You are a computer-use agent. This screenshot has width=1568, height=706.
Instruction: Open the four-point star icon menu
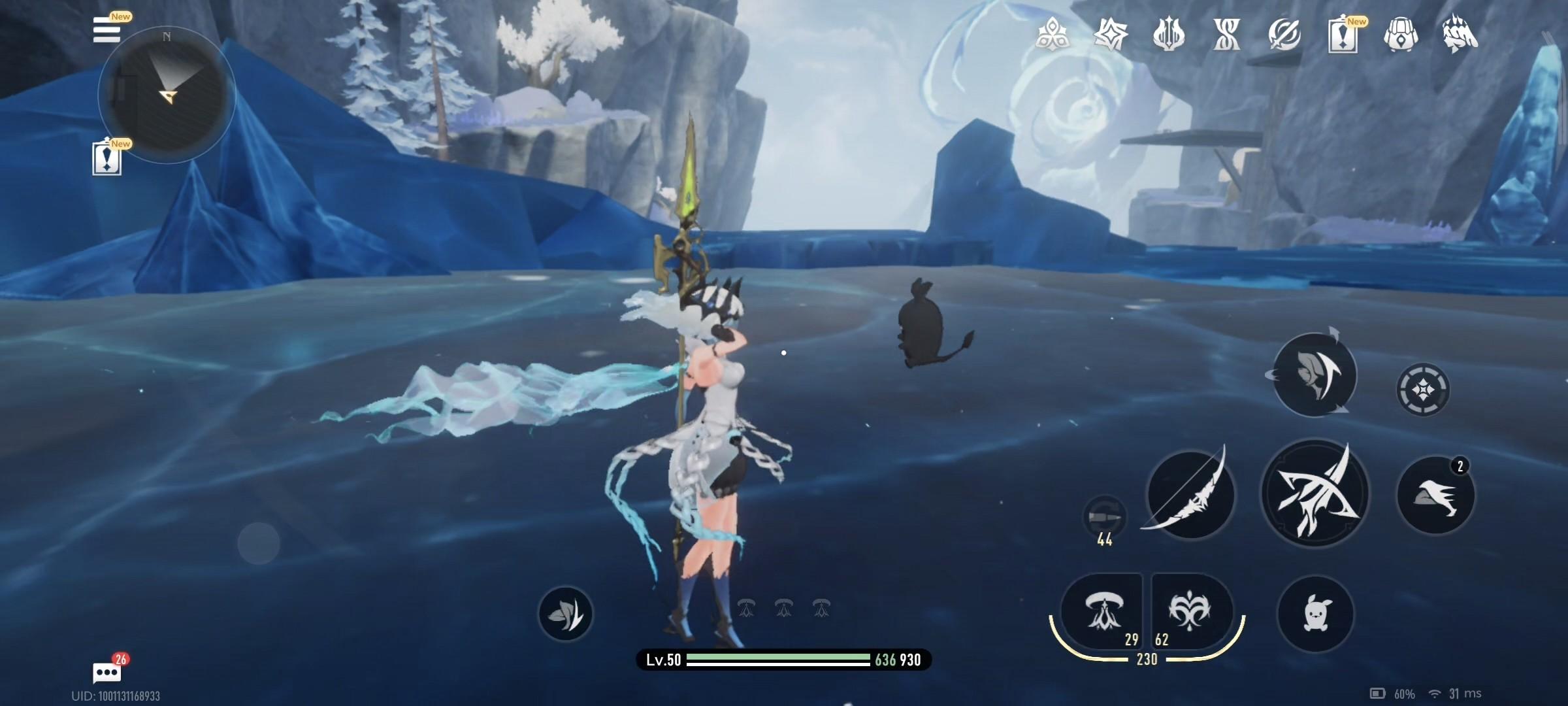1110,34
